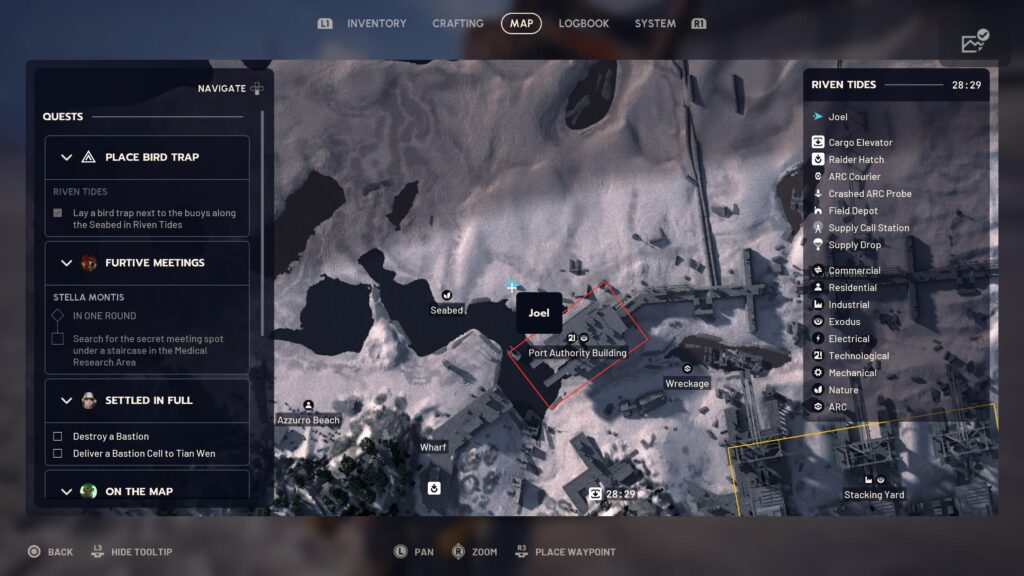
Task: Collapse the Furtive Meetings quest
Action: pos(67,263)
